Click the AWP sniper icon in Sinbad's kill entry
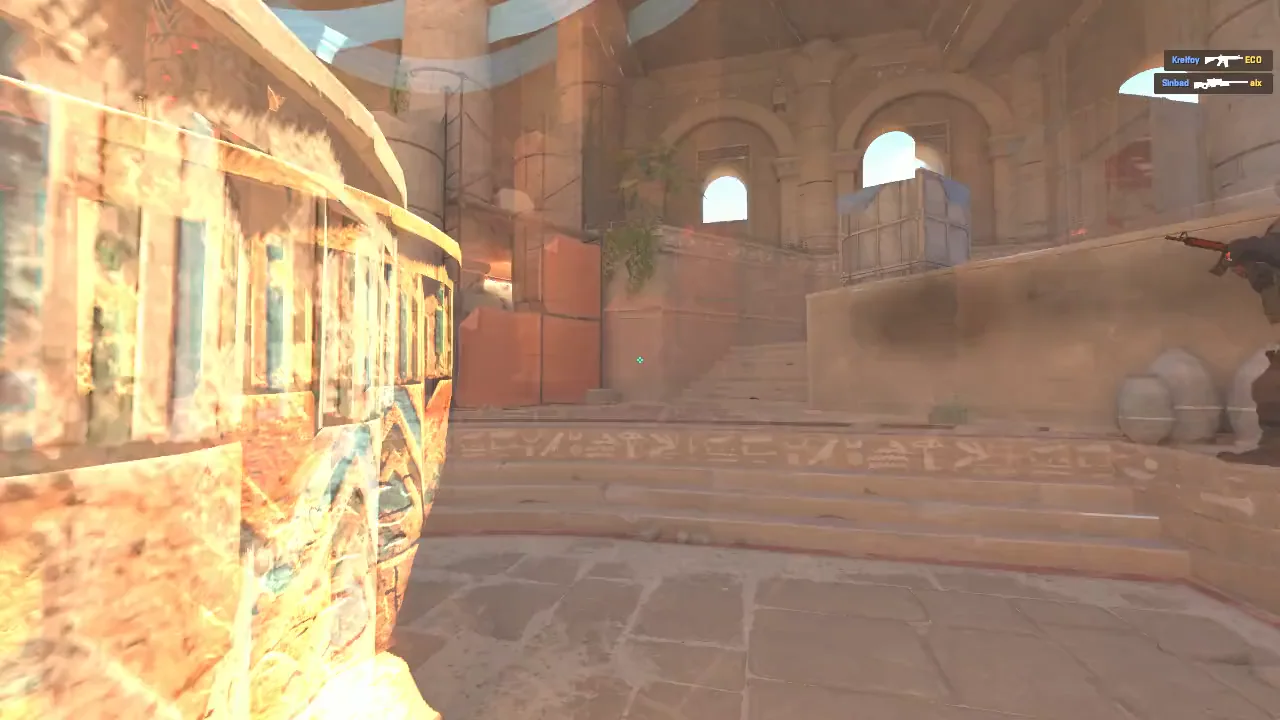Screen dimensions: 1280x720 coord(1220,82)
